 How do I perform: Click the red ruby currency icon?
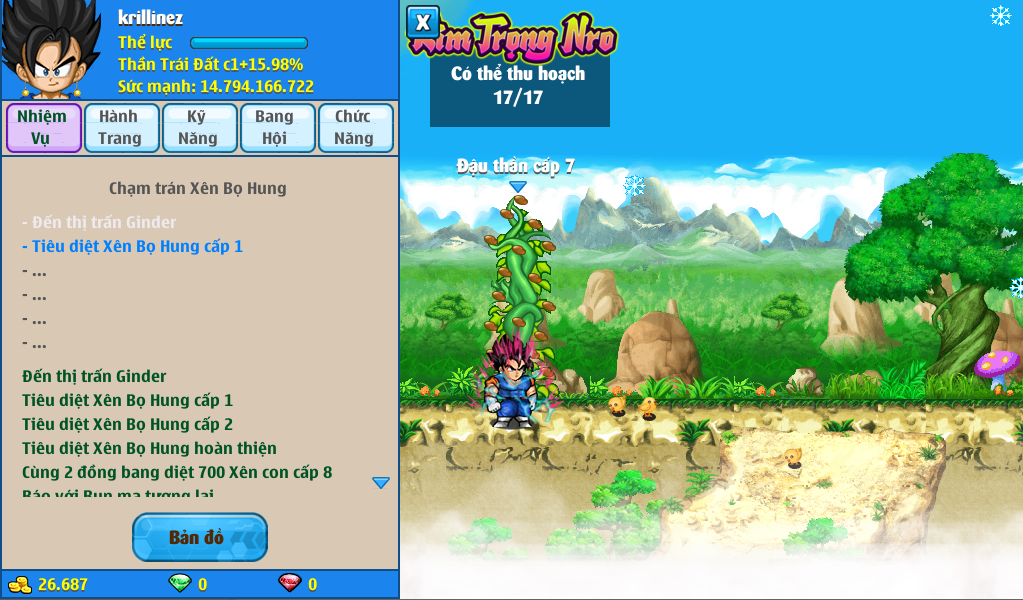[x=289, y=584]
